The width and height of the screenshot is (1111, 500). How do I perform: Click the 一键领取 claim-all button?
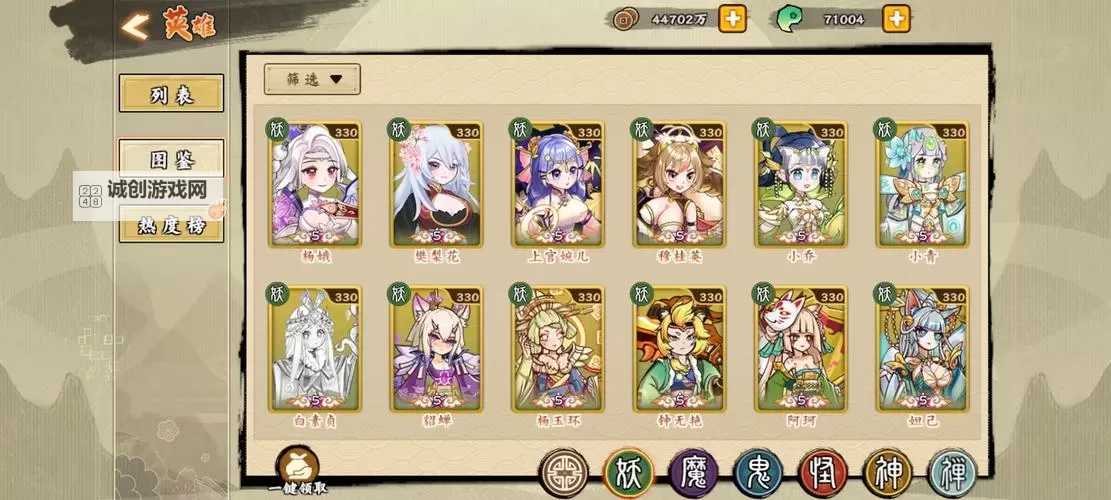pyautogui.click(x=298, y=468)
